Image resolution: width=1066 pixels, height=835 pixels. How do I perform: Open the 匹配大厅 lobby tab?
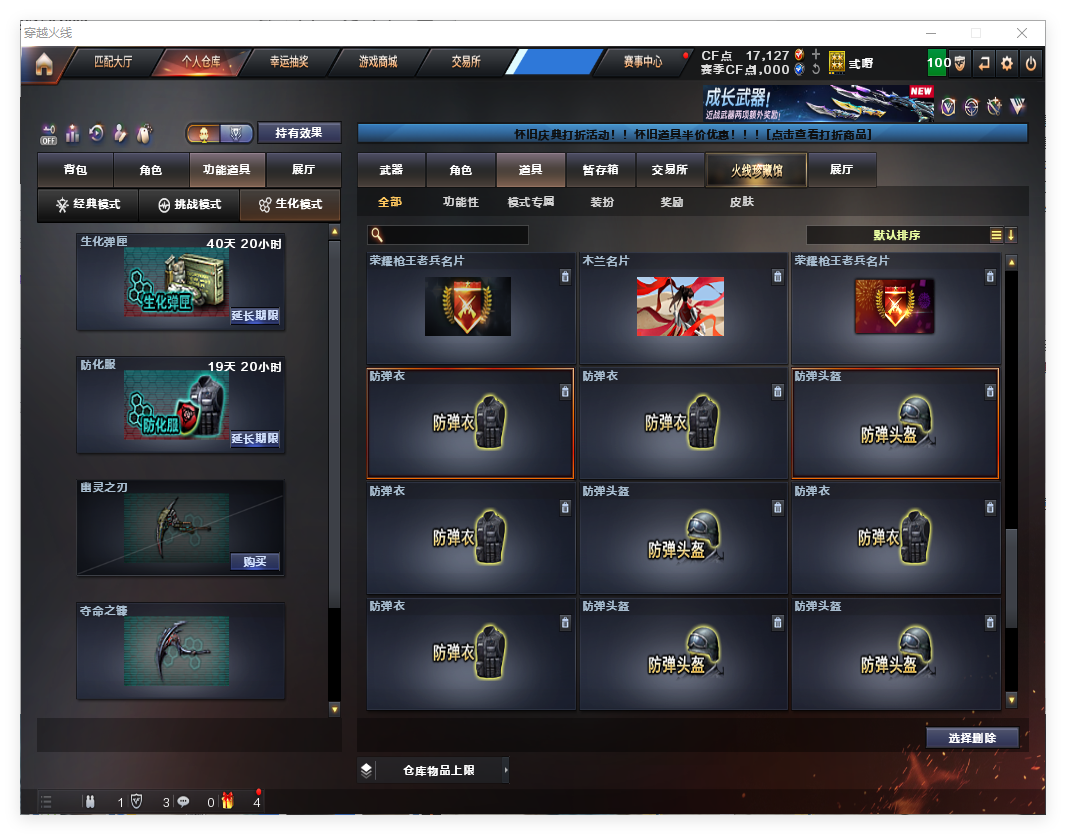[112, 62]
